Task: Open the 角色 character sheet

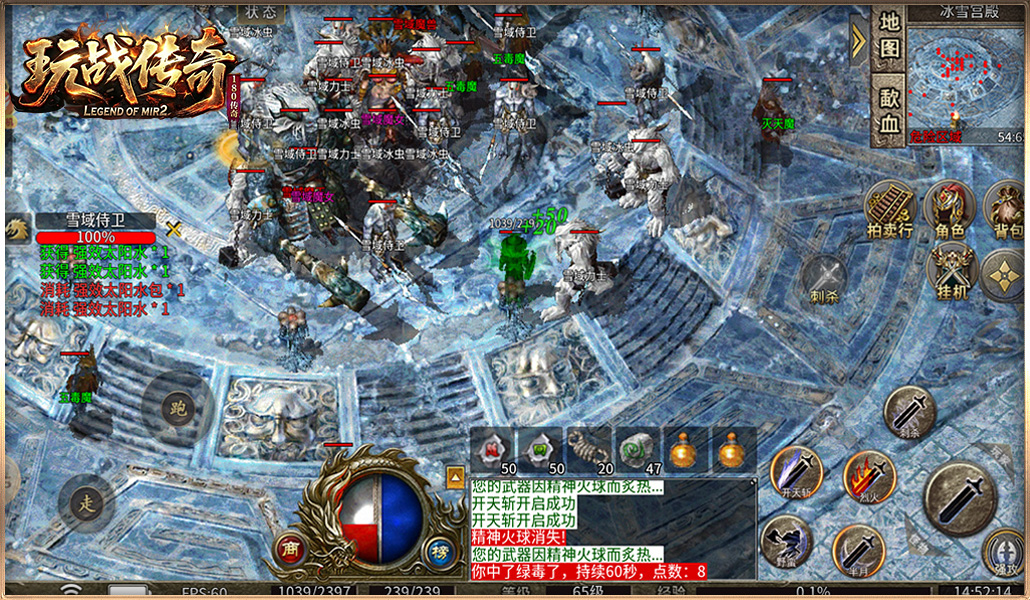Action: [x=949, y=210]
